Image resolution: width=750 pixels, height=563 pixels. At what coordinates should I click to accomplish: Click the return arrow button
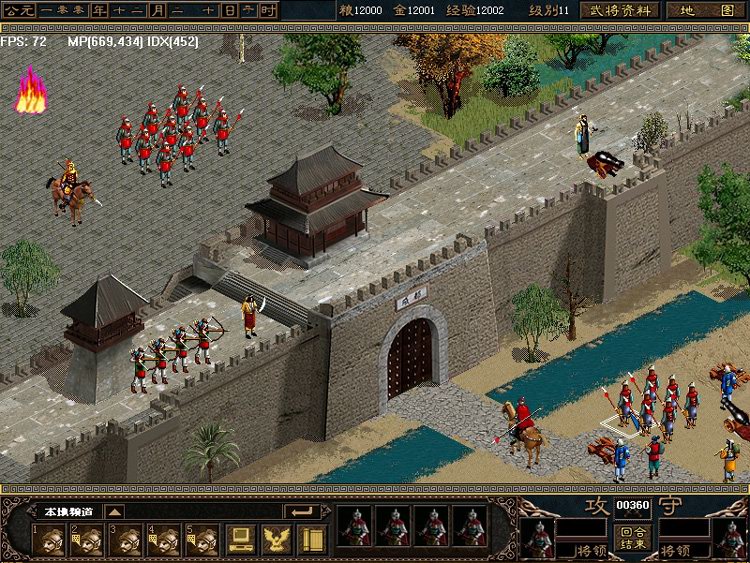(301, 511)
